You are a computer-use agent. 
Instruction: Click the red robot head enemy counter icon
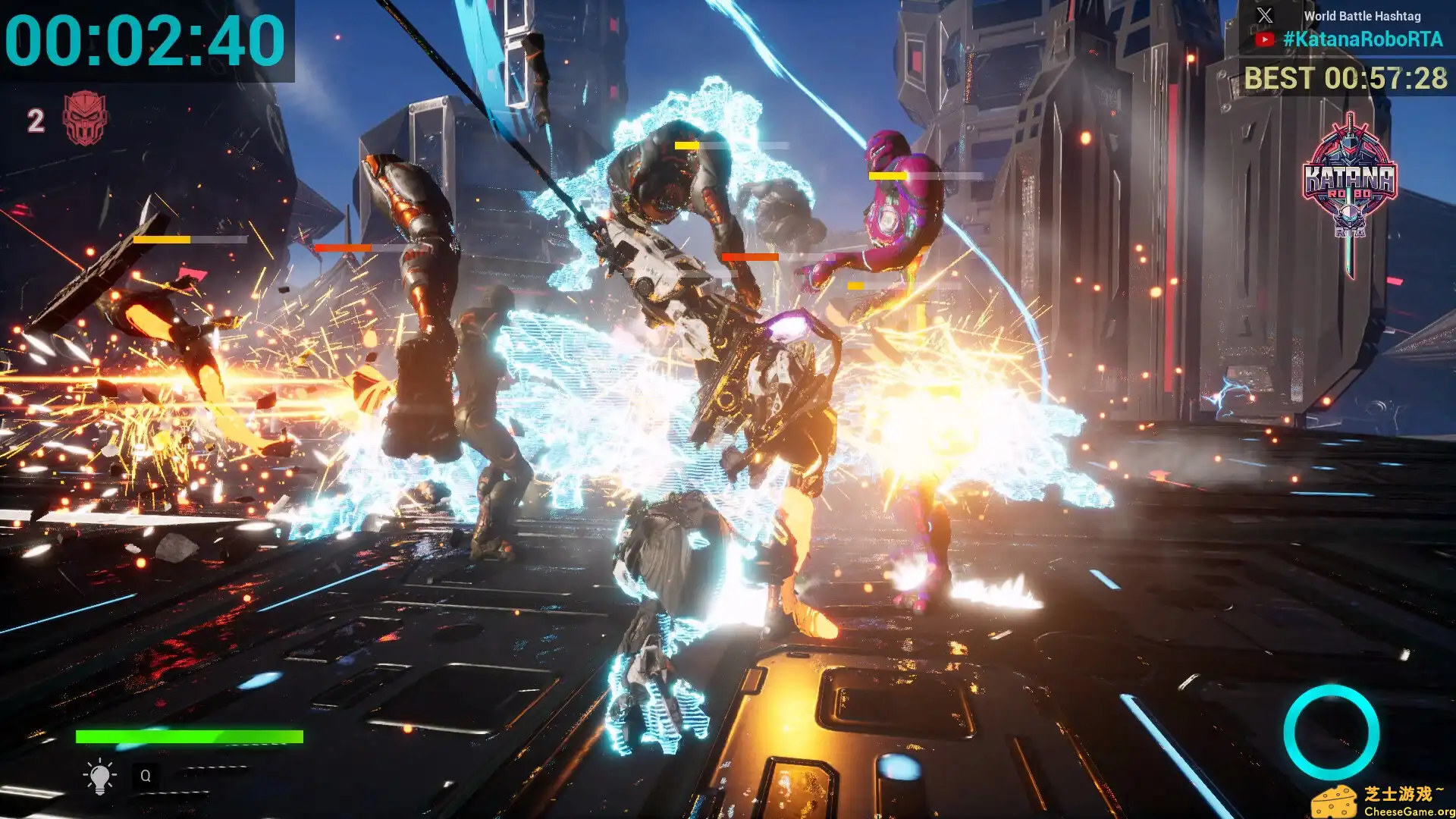[x=84, y=118]
